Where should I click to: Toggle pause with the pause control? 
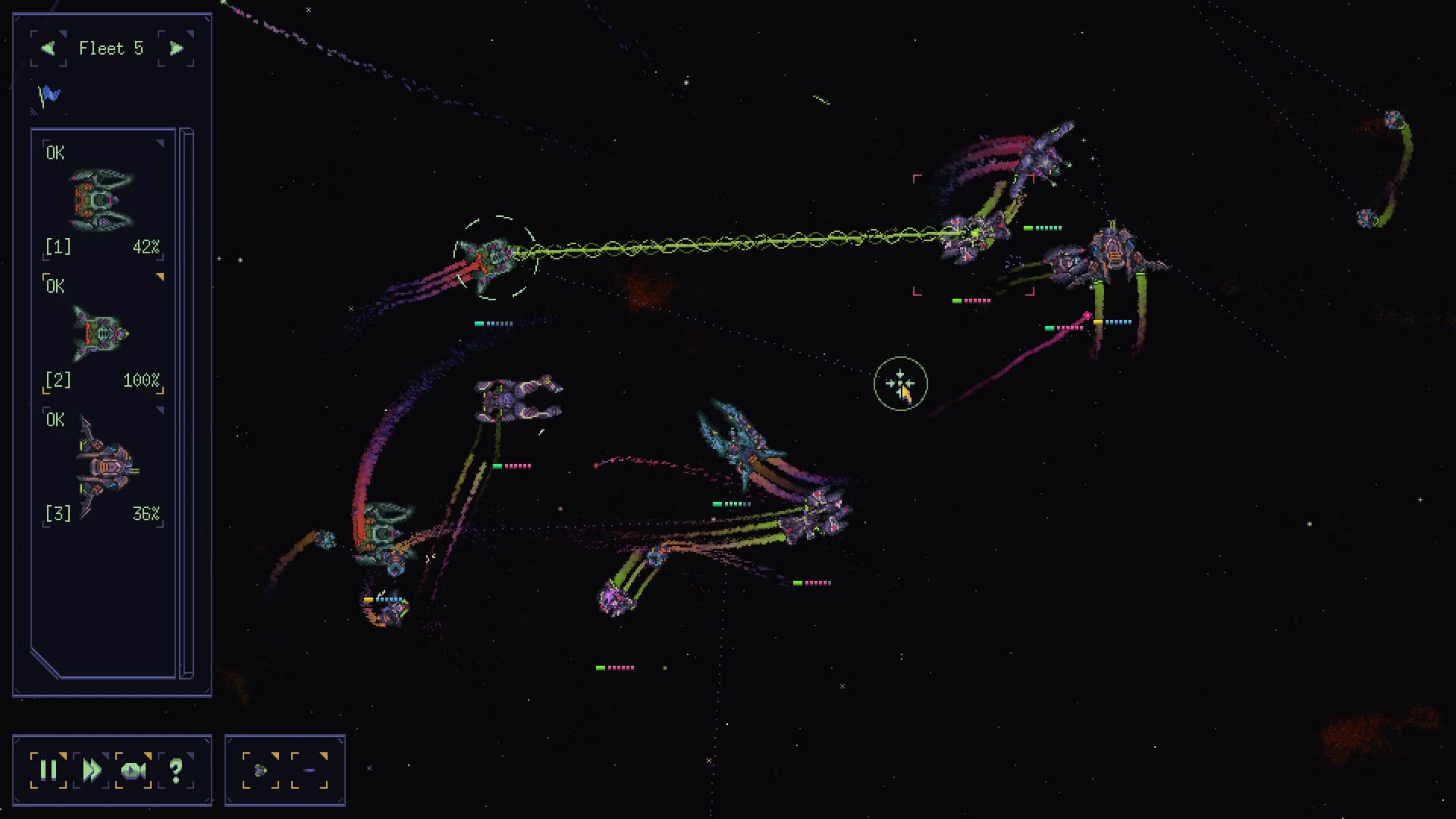pyautogui.click(x=50, y=770)
